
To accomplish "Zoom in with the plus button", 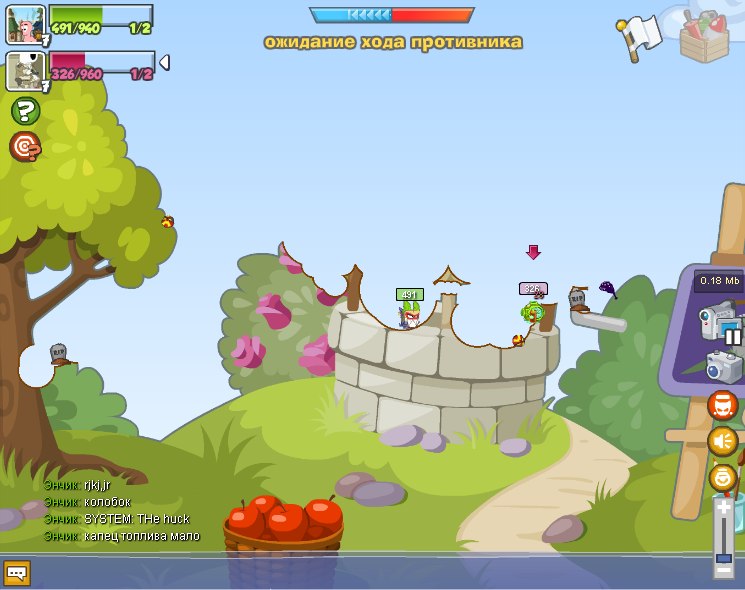I will tap(723, 508).
